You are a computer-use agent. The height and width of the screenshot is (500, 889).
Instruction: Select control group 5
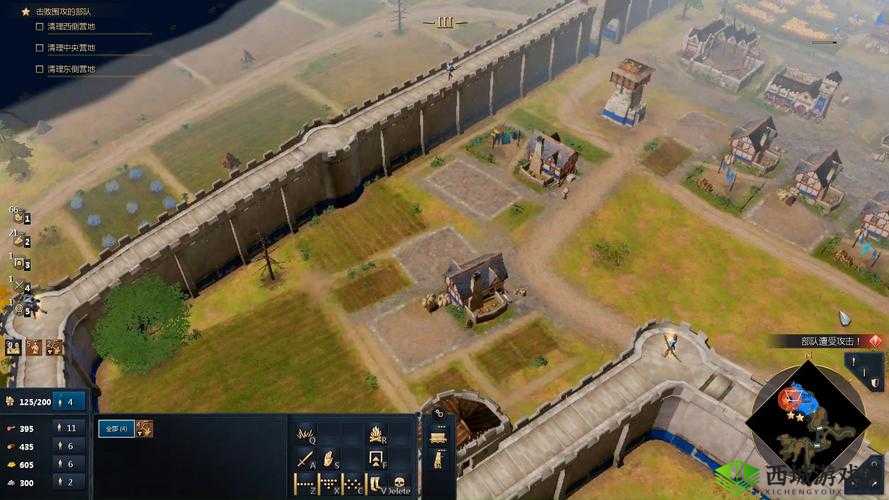pyautogui.click(x=21, y=309)
